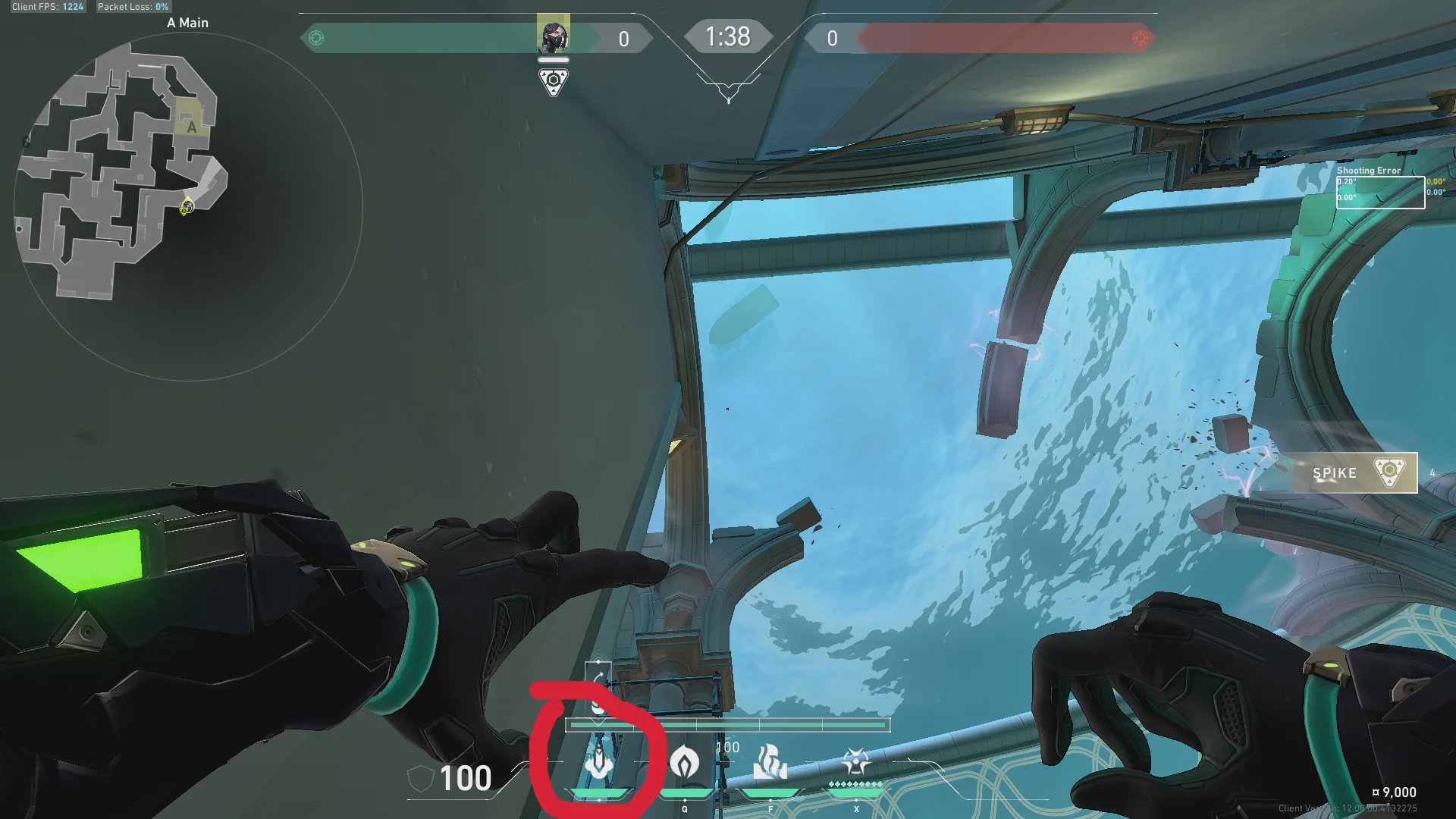Image resolution: width=1456 pixels, height=819 pixels.
Task: Open the Shooting Error graph
Action: pyautogui.click(x=1379, y=191)
